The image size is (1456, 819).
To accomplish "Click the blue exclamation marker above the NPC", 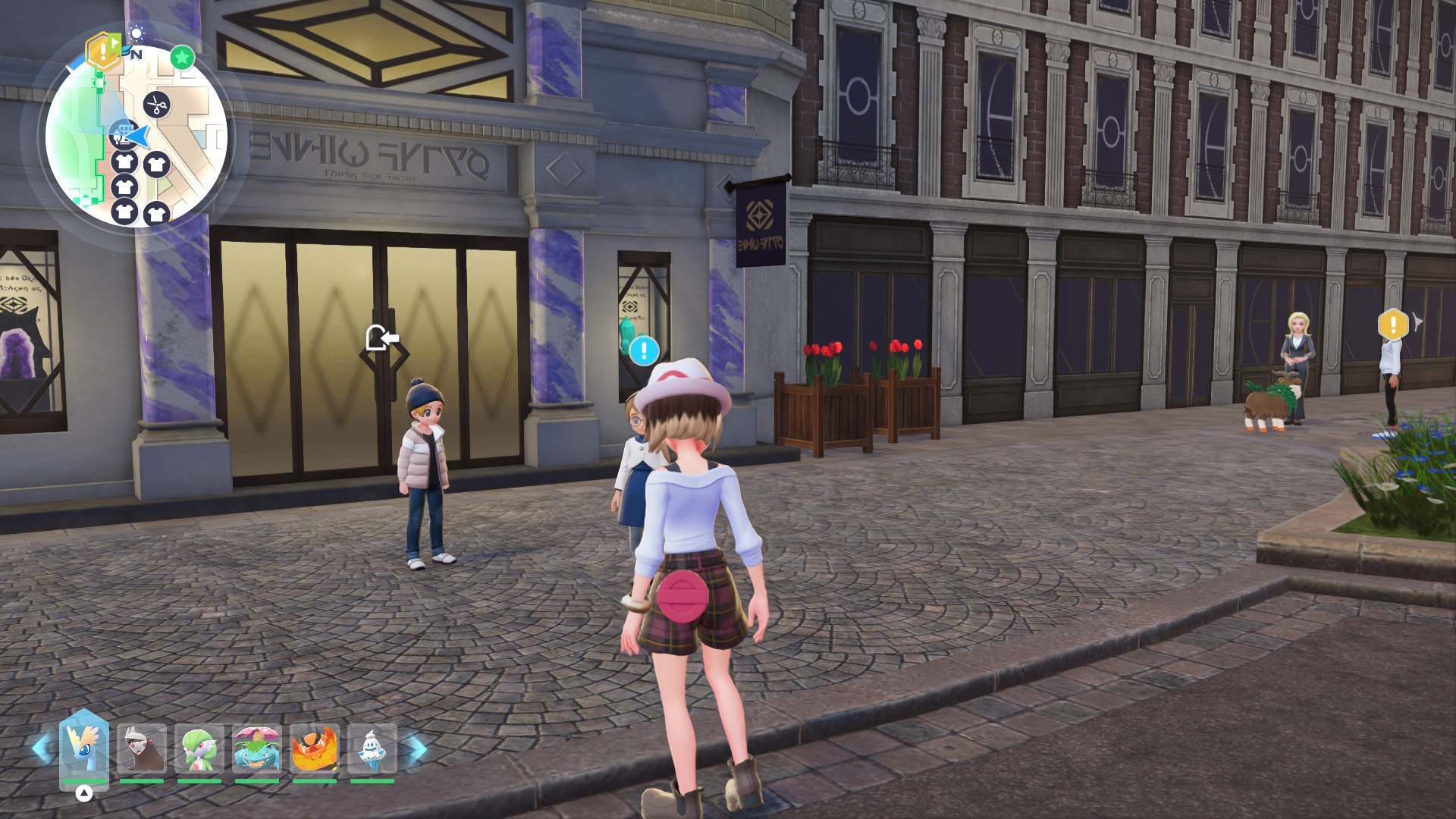I will (644, 350).
